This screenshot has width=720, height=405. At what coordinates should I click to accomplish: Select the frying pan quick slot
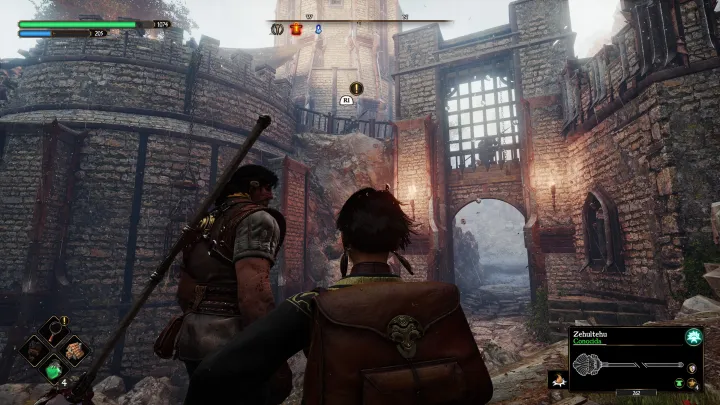click(x=52, y=333)
